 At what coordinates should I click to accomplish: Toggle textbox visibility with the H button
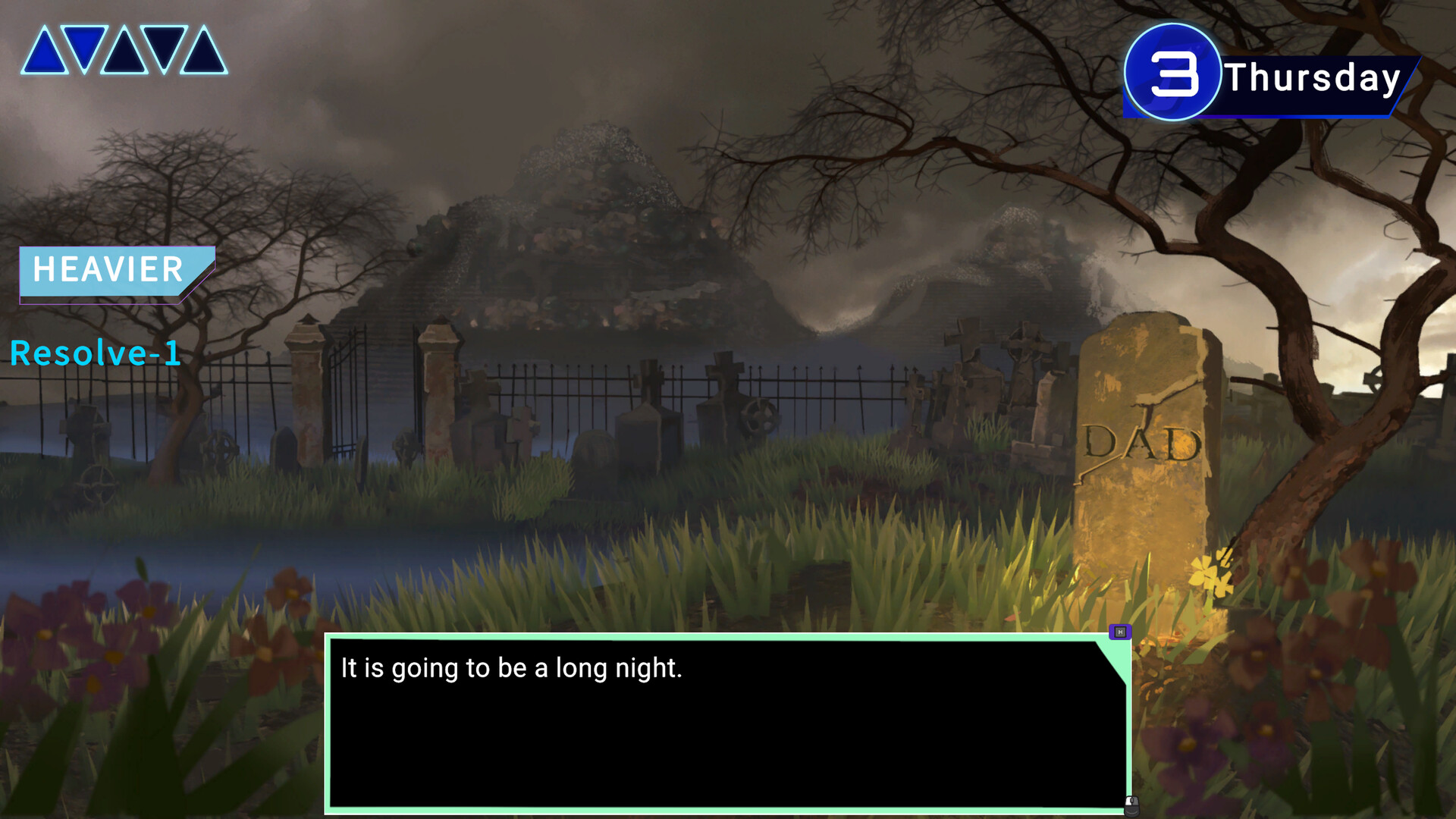click(1121, 632)
